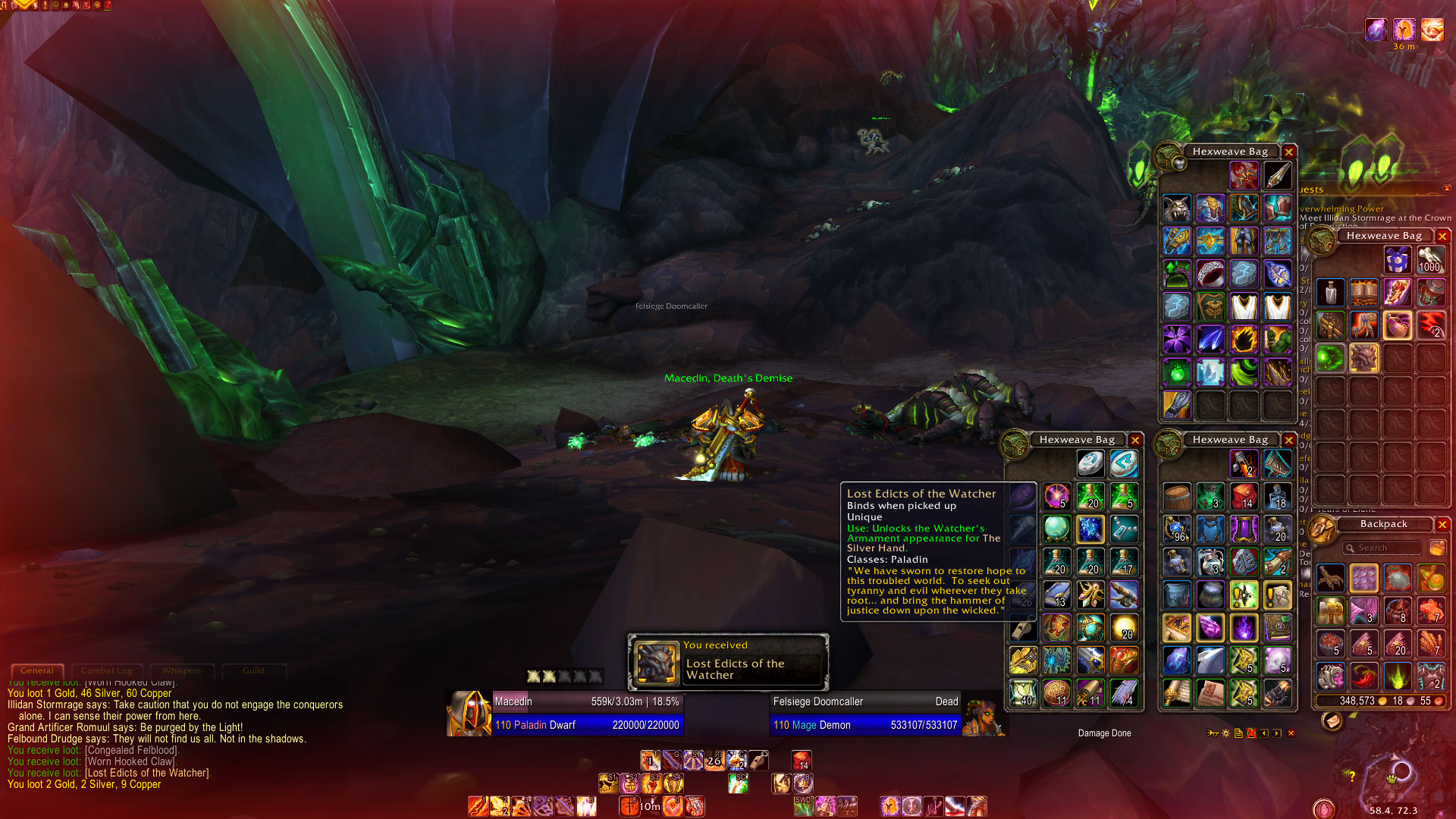This screenshot has height=819, width=1456.
Task: Click the Lost Edicts of the Watcher loot toast
Action: pos(728,663)
